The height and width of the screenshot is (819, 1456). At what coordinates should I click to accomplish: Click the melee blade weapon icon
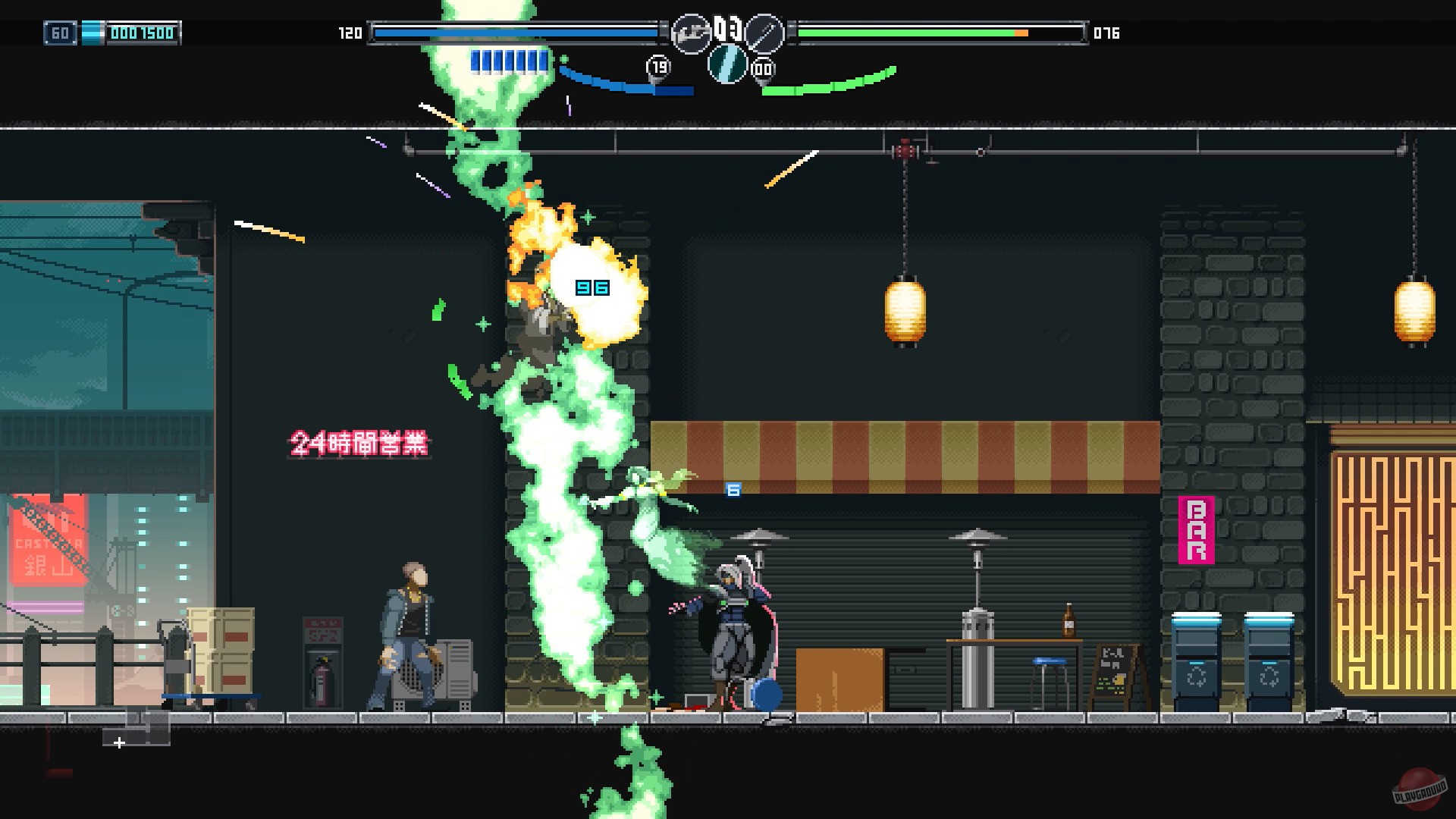click(766, 32)
